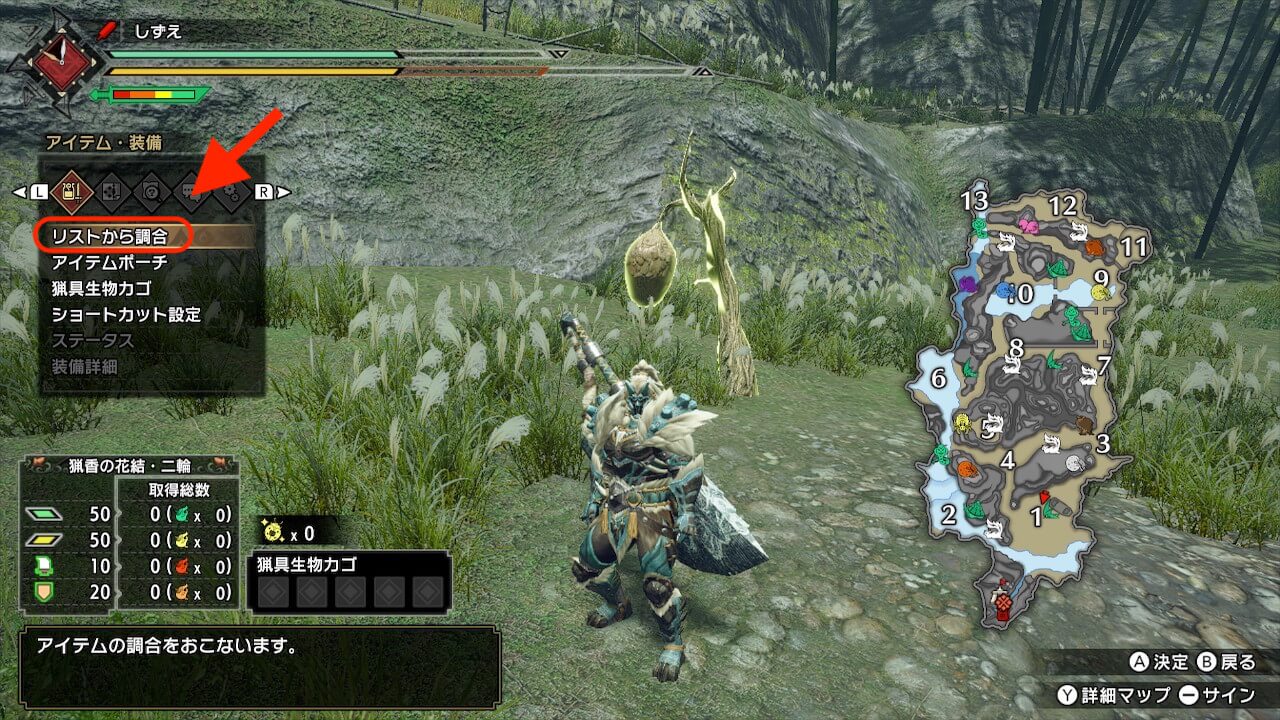Select the brown monster icon near area 3
This screenshot has width=1280, height=720.
(1084, 426)
